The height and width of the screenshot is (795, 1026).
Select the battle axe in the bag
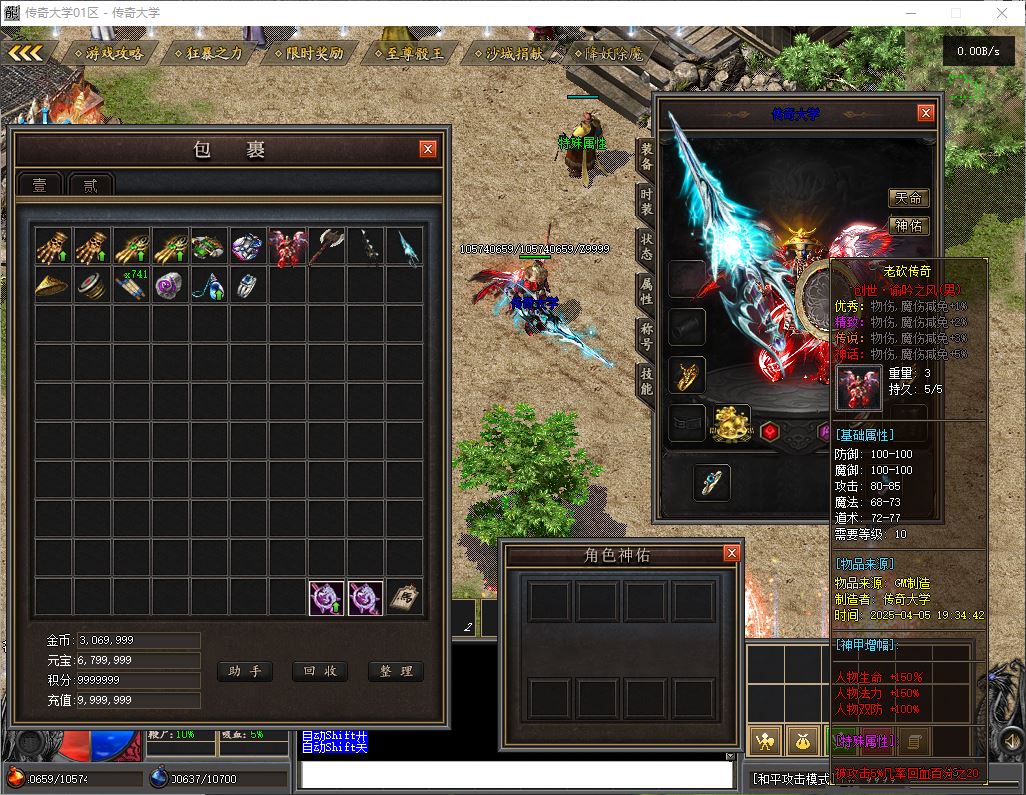coord(326,246)
